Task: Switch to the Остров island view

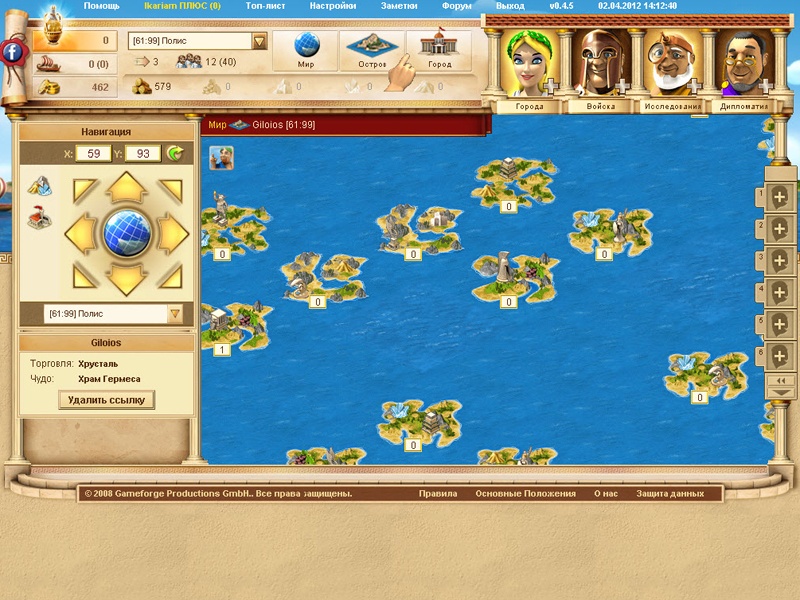Action: (372, 52)
